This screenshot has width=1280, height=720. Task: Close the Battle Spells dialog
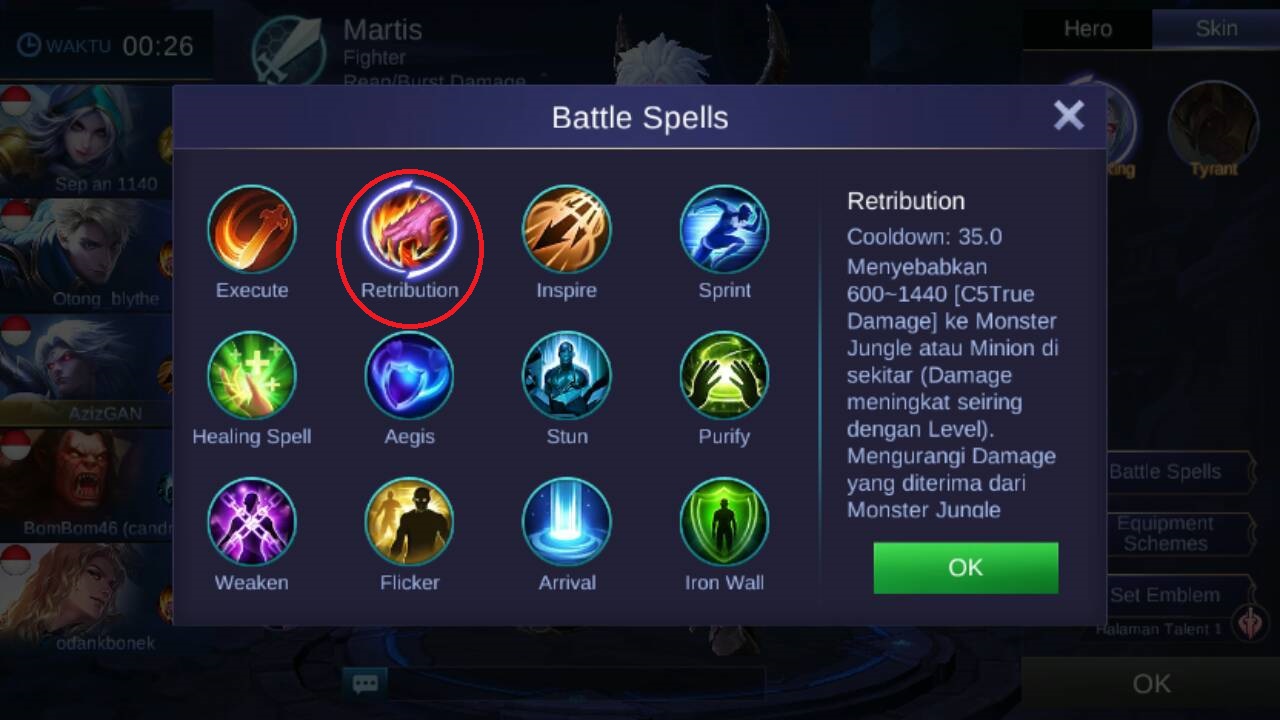coord(1068,116)
